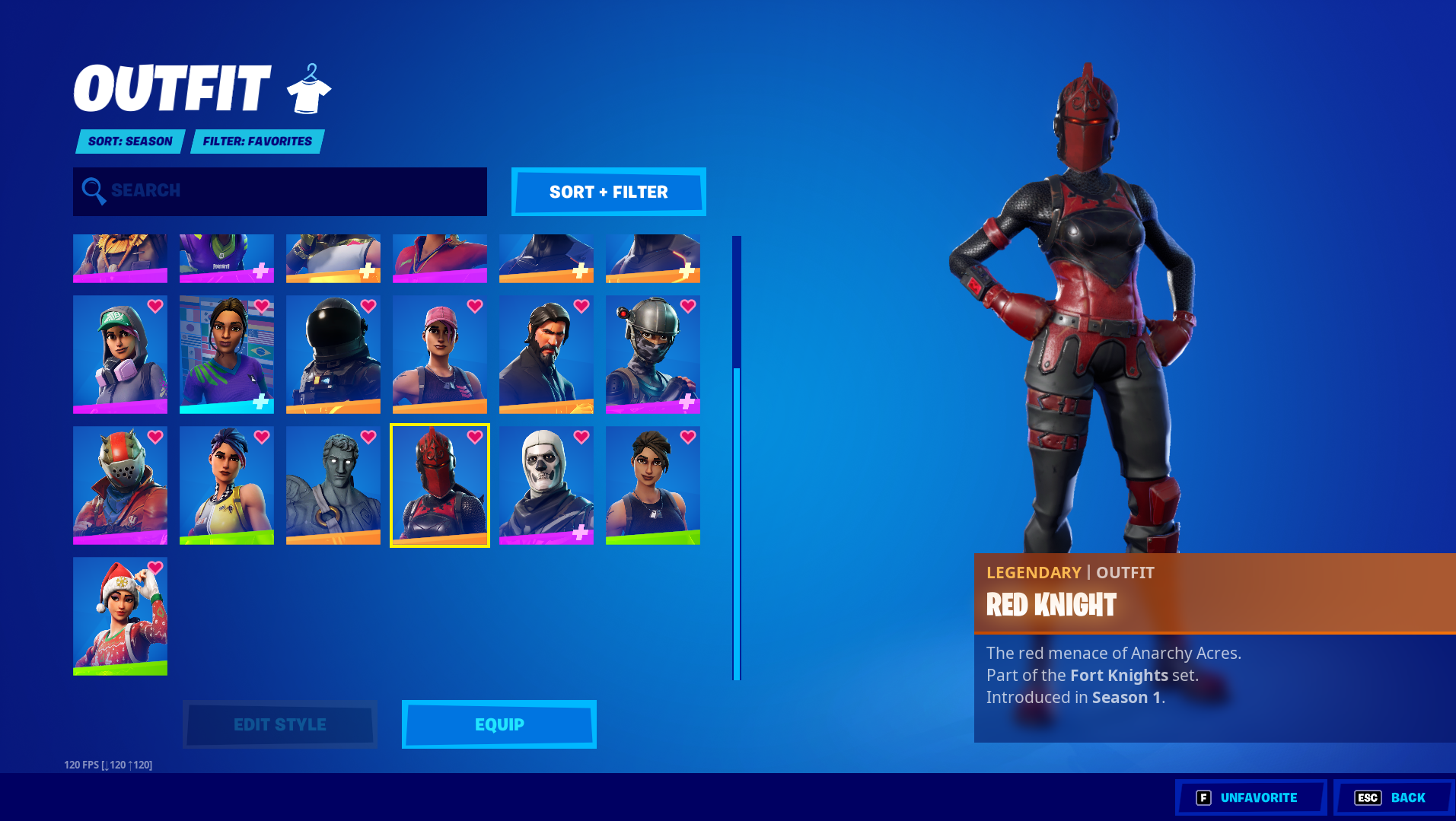Image resolution: width=1456 pixels, height=821 pixels.
Task: Click the ESC key icon next to BACK
Action: (x=1368, y=797)
